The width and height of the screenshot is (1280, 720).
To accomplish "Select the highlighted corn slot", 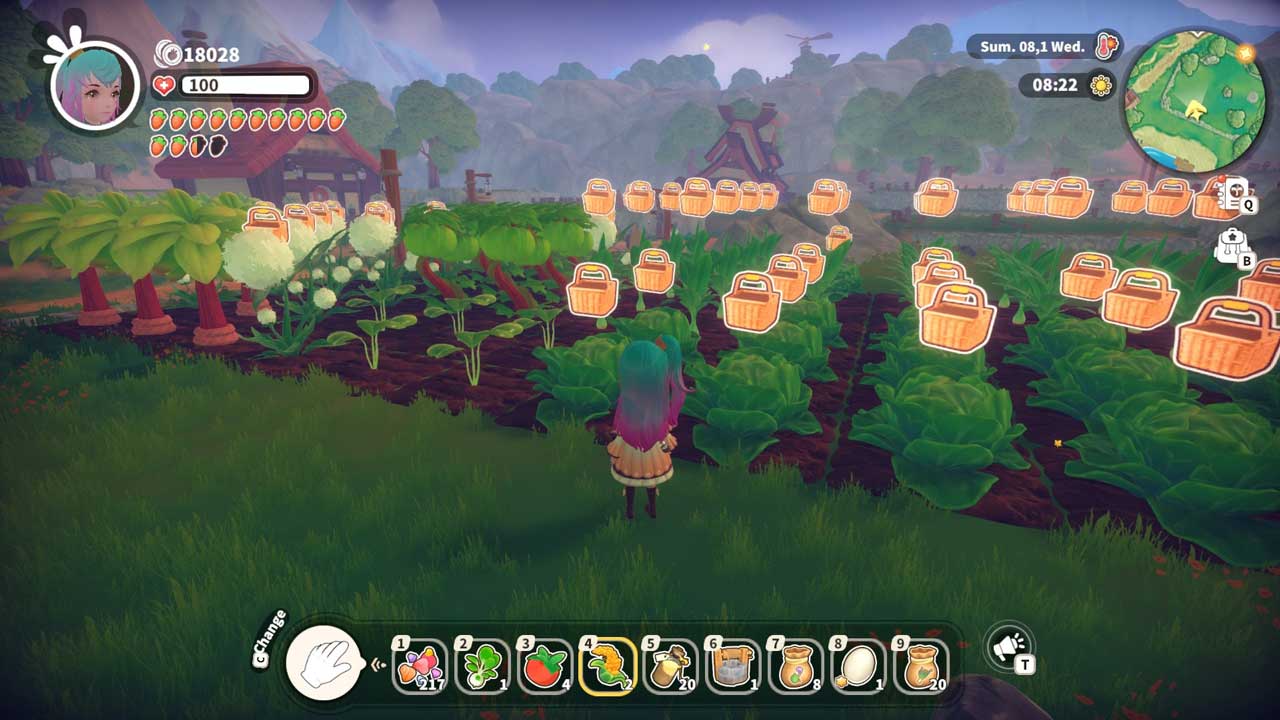I will 607,667.
